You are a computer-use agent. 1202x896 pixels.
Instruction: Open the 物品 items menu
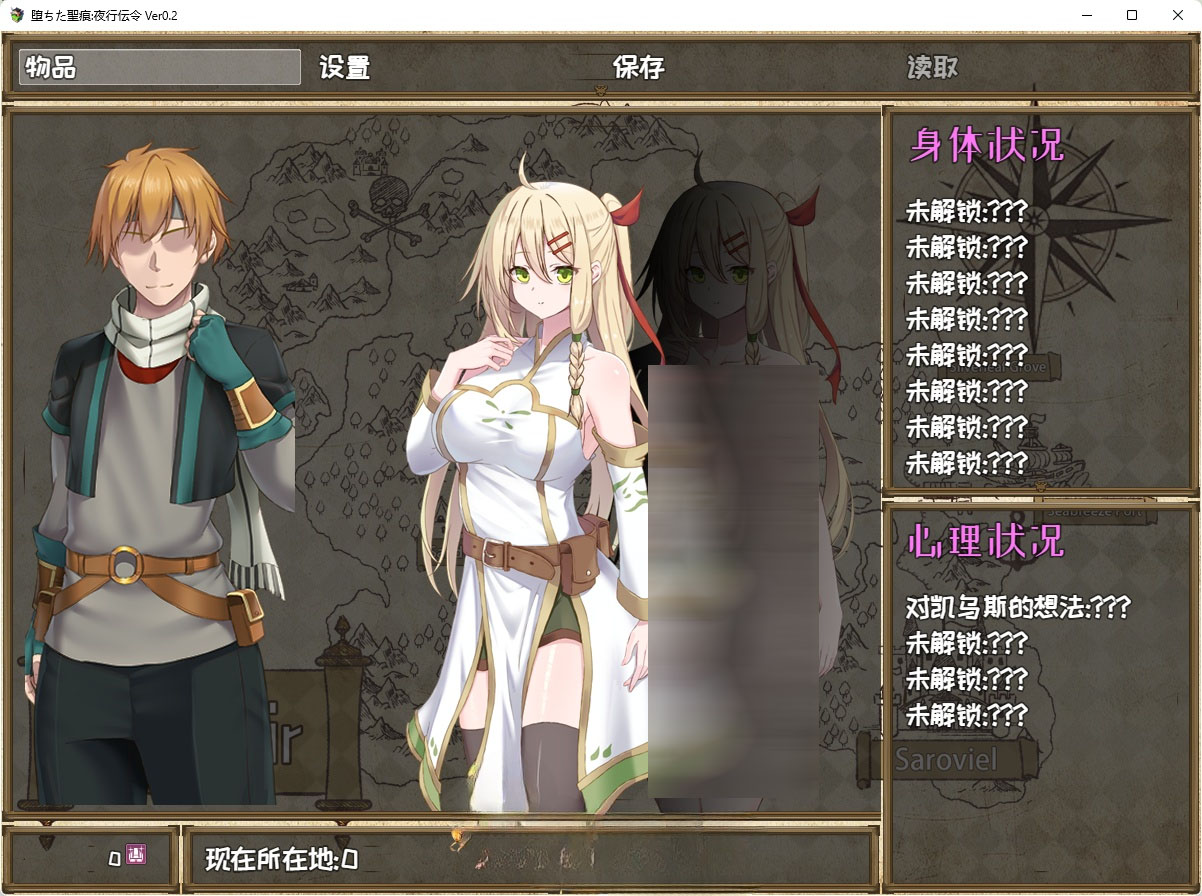tap(160, 67)
